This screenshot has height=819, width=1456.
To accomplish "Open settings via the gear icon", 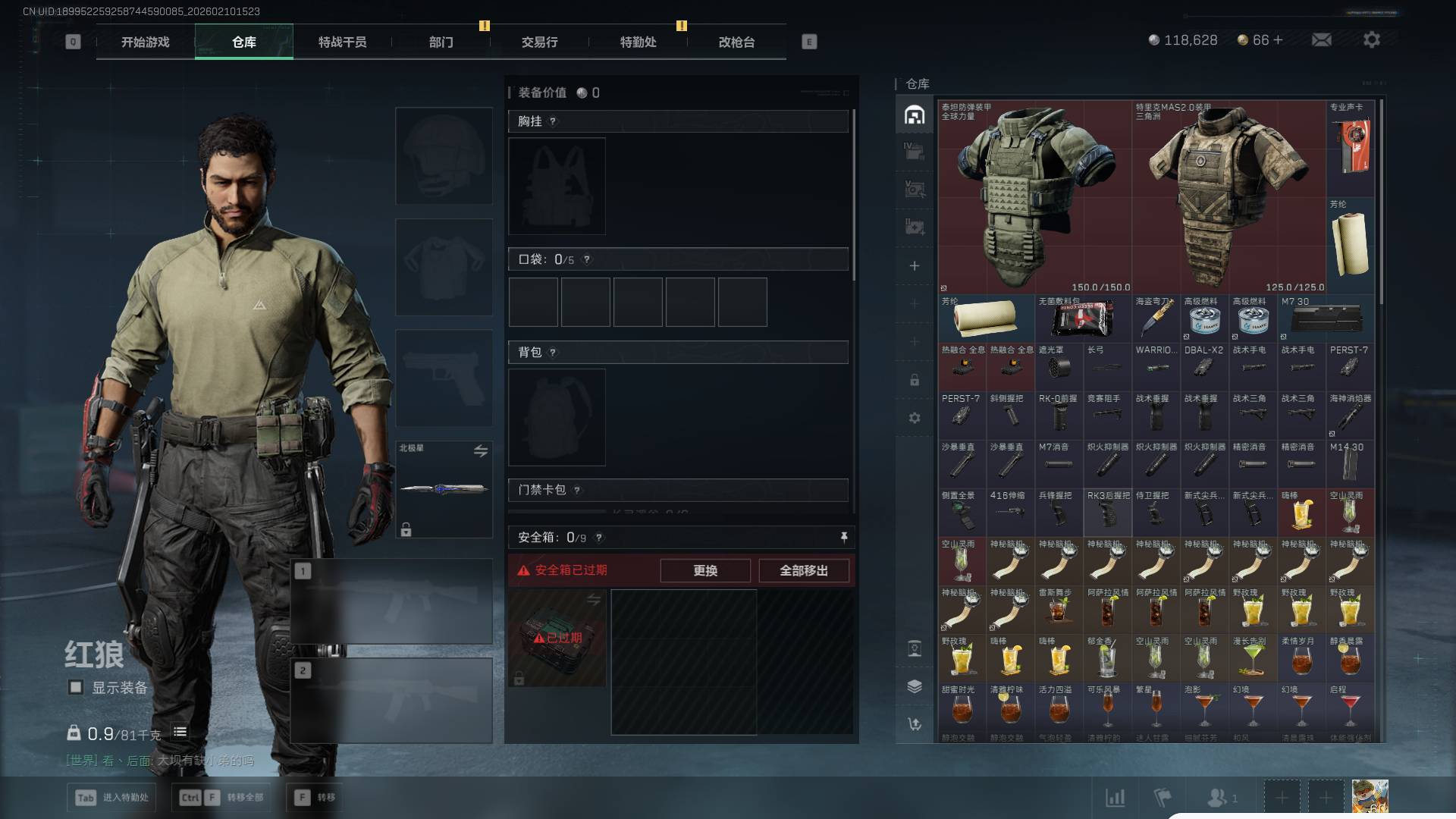I will tap(1371, 40).
